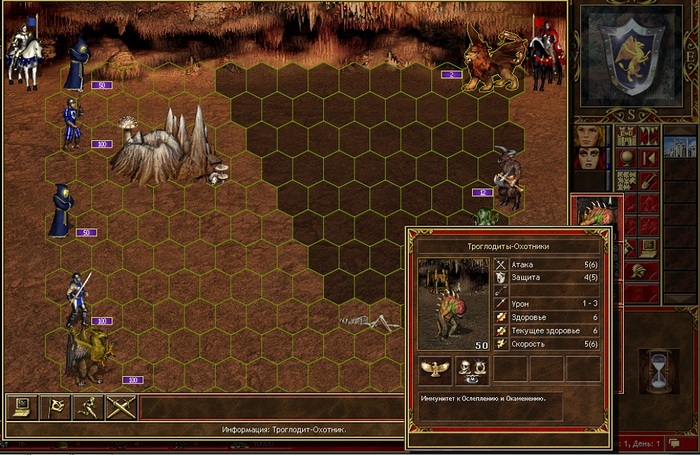Click the skull and horseshoe luck icon

470,370
